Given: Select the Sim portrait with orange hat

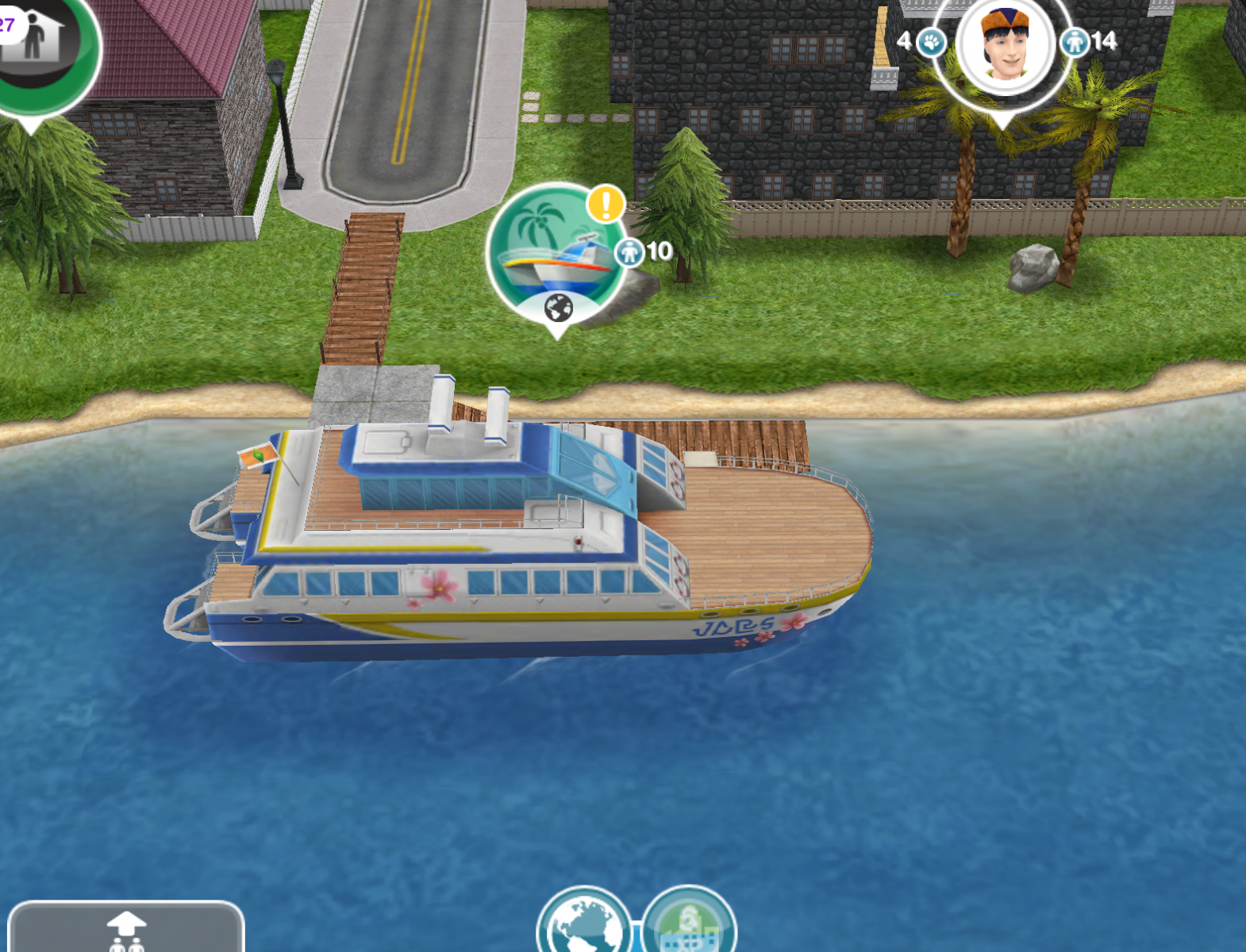Looking at the screenshot, I should (1005, 46).
